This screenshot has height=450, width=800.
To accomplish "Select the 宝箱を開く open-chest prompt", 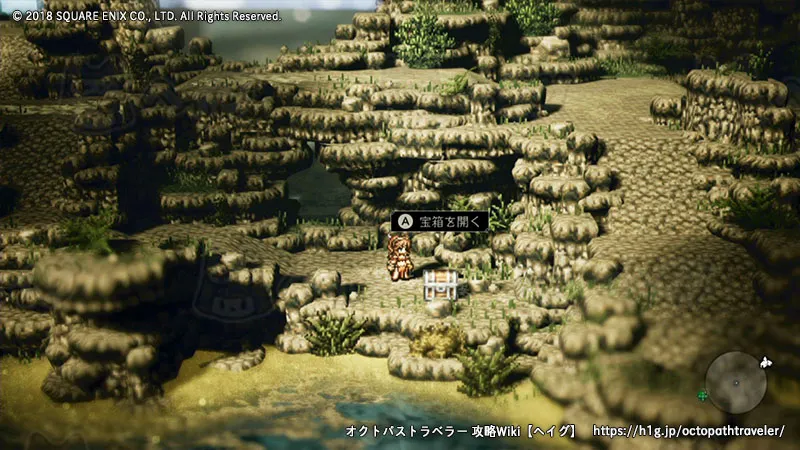I will (439, 221).
